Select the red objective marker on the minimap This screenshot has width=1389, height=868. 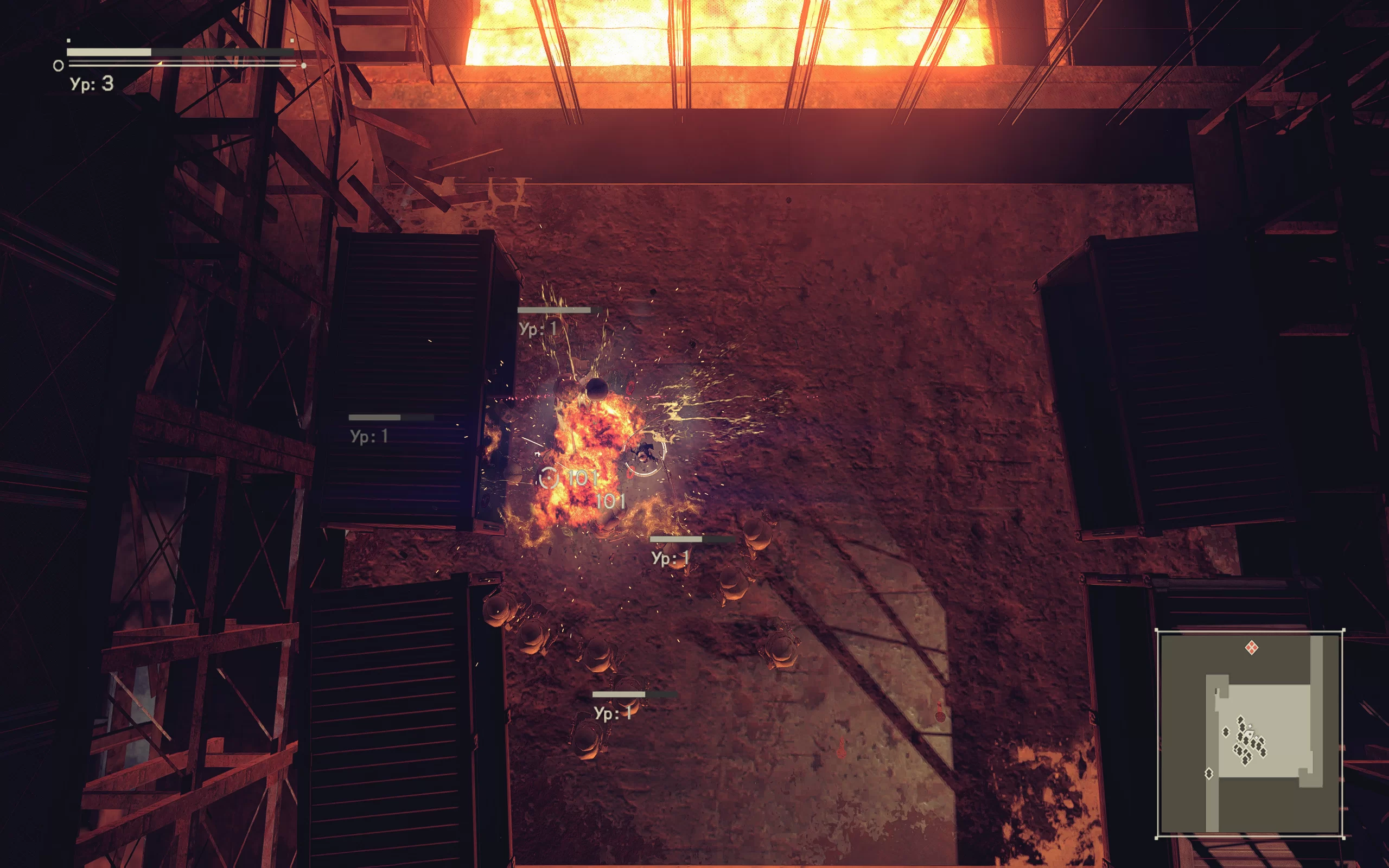1252,648
